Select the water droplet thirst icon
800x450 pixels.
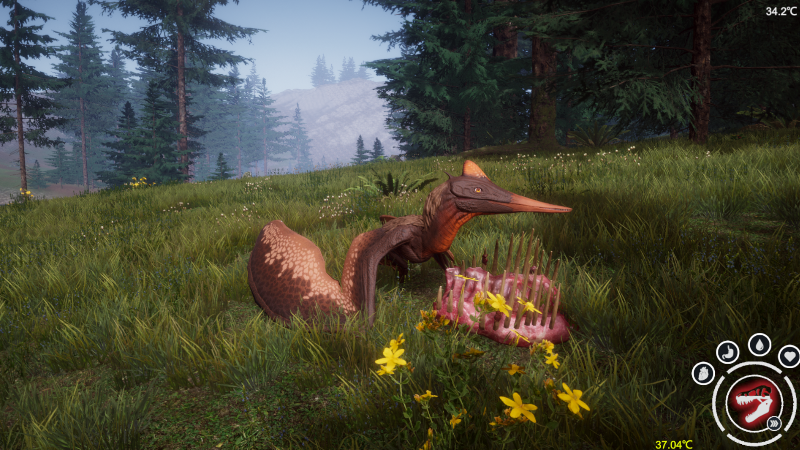pos(760,344)
